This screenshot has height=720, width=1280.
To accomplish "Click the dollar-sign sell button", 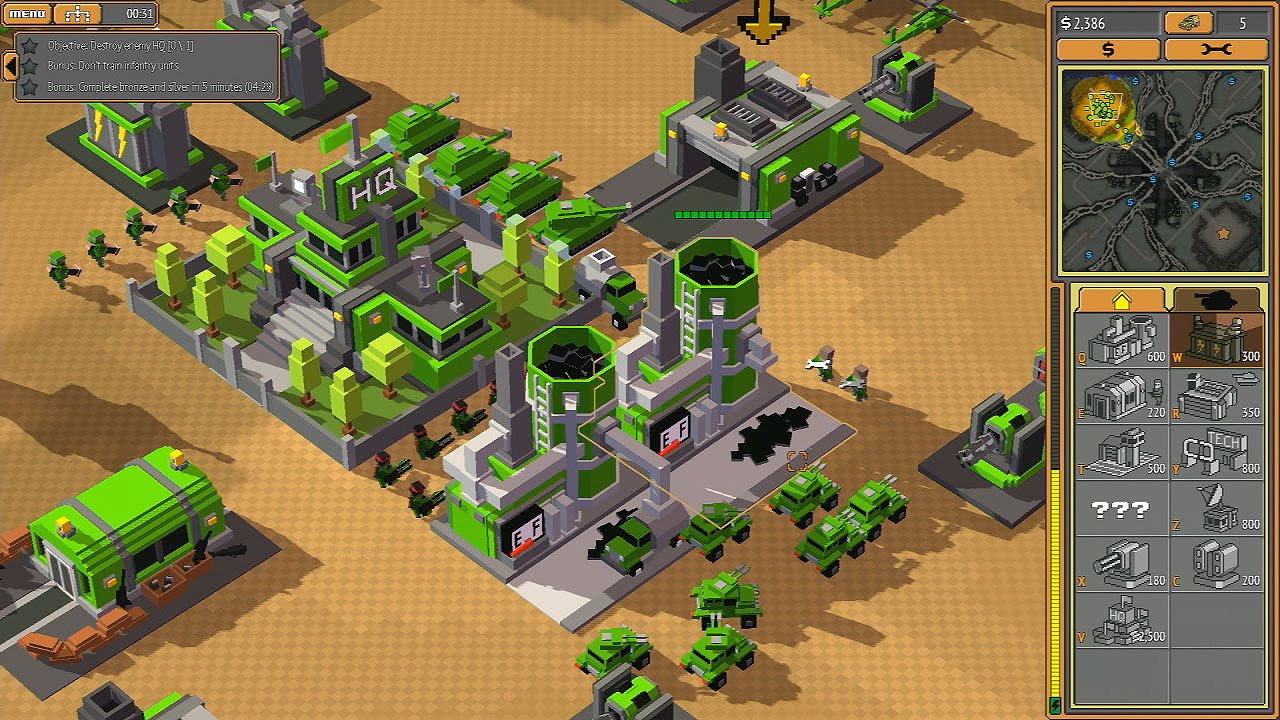I will [1108, 49].
